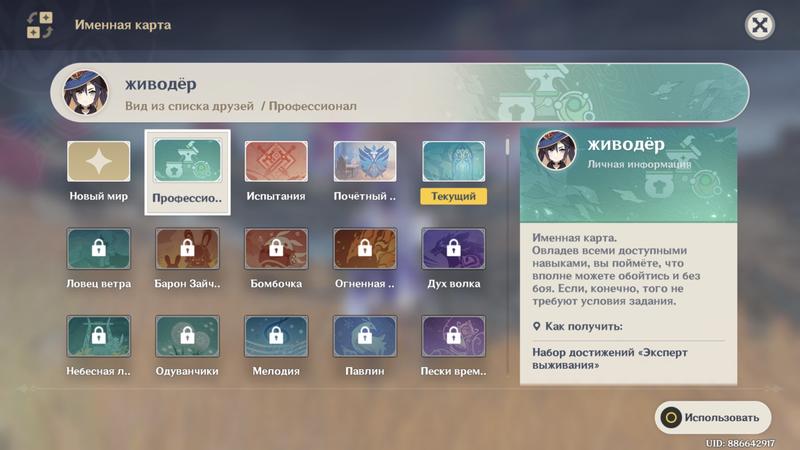
Task: Select the locked Огненная namecard
Action: click(365, 249)
